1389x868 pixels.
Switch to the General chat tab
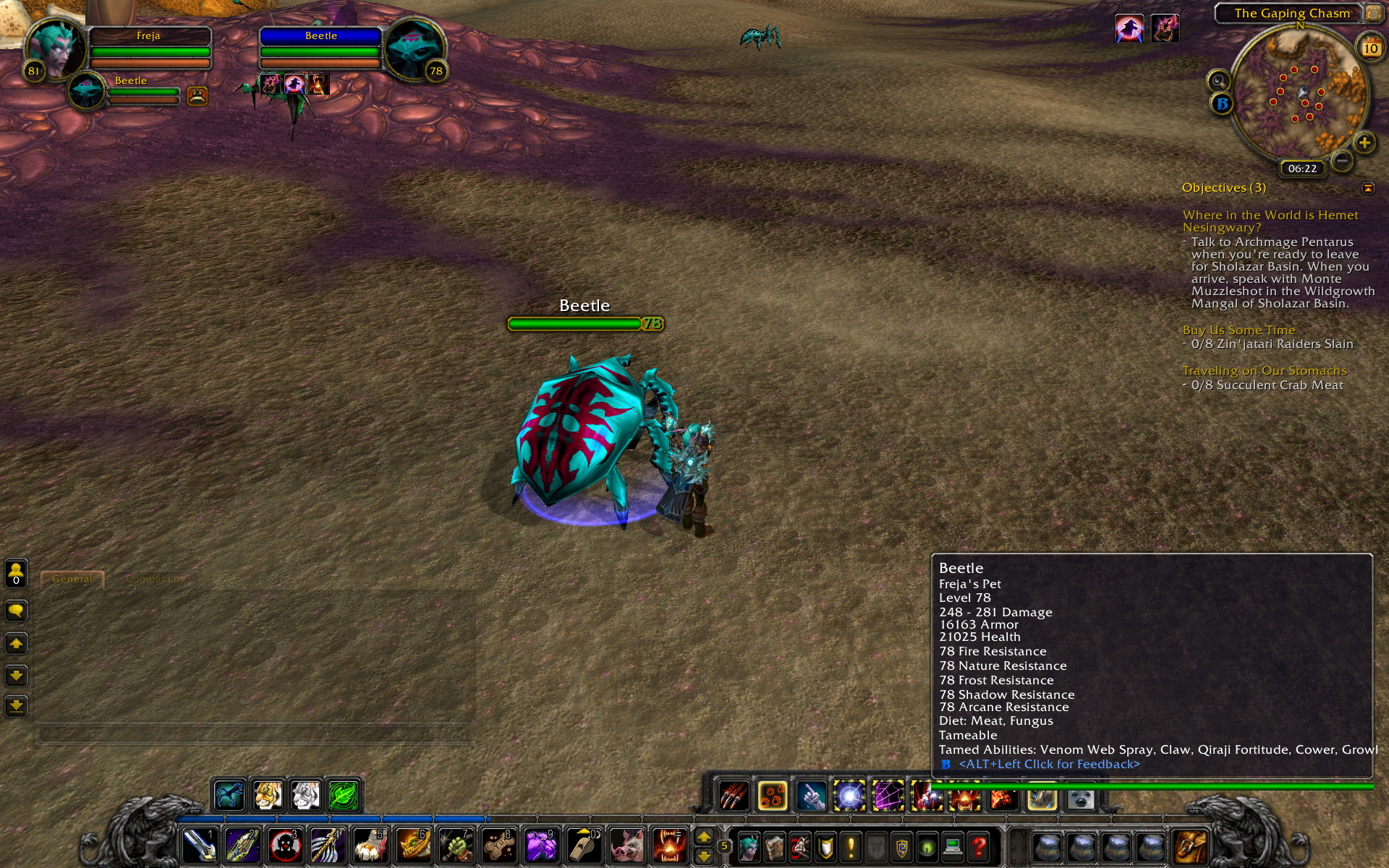[x=72, y=579]
